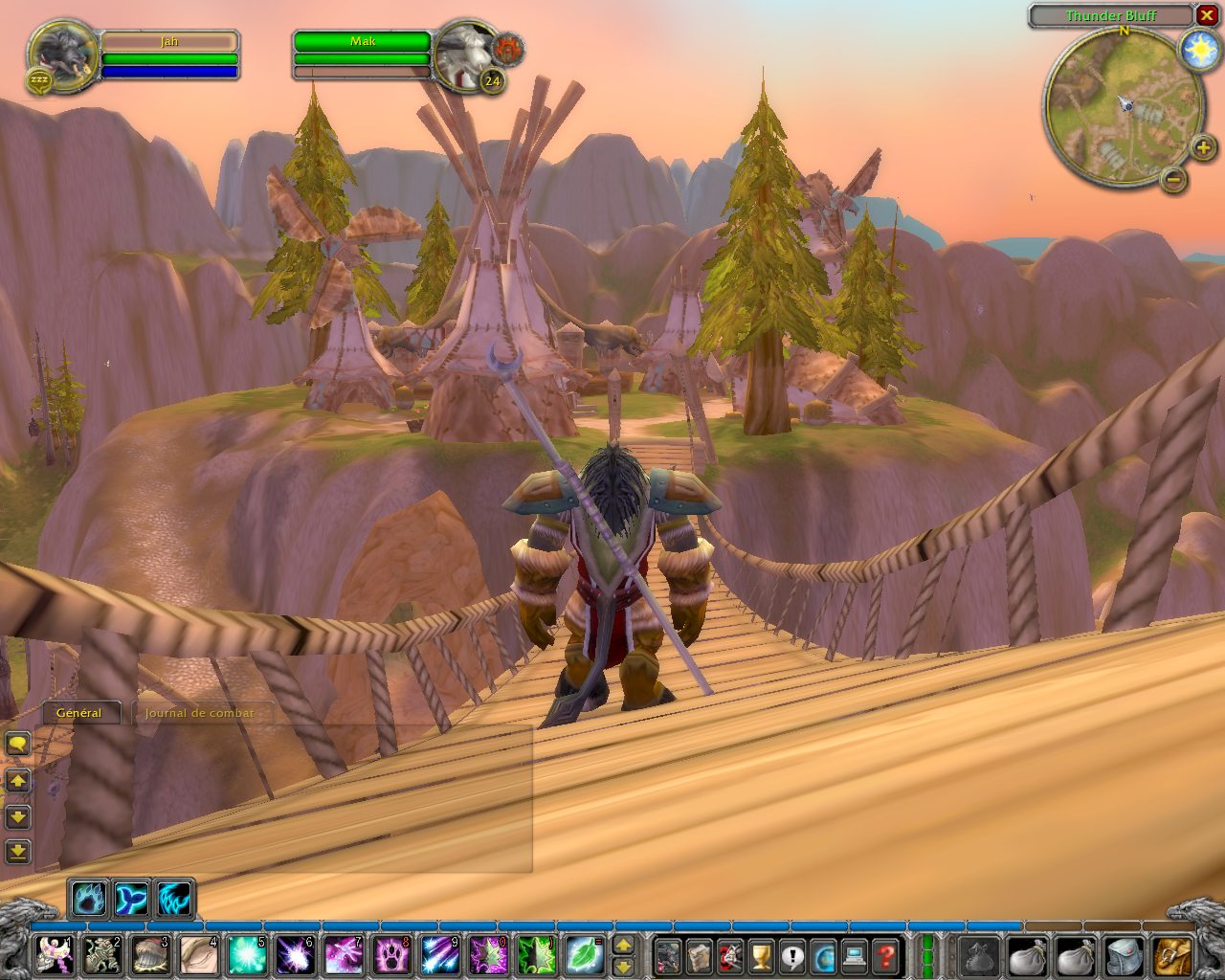Open the golden backpack
1225x980 pixels.
click(1172, 955)
